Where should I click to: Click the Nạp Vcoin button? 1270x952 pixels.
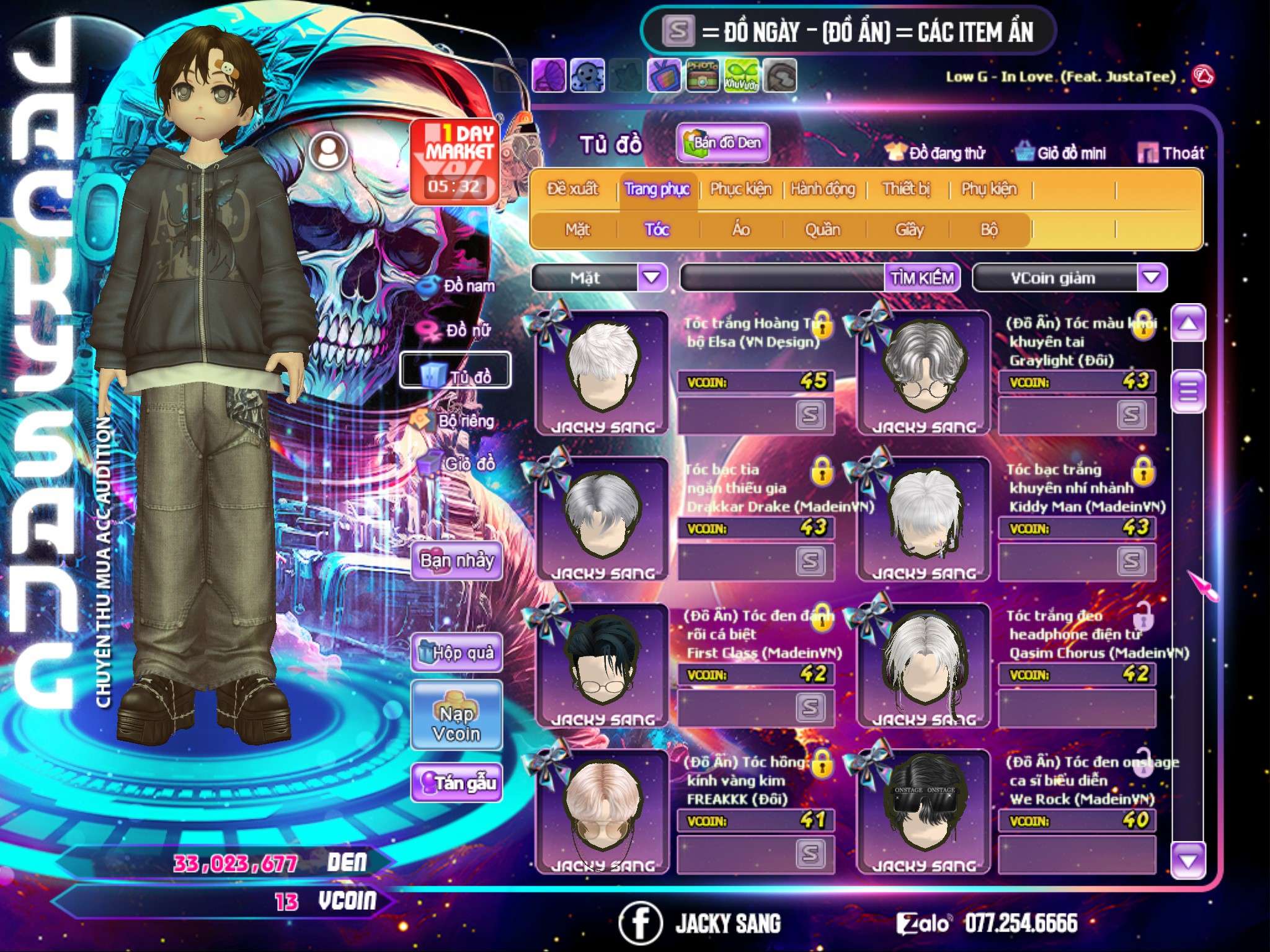(457, 723)
